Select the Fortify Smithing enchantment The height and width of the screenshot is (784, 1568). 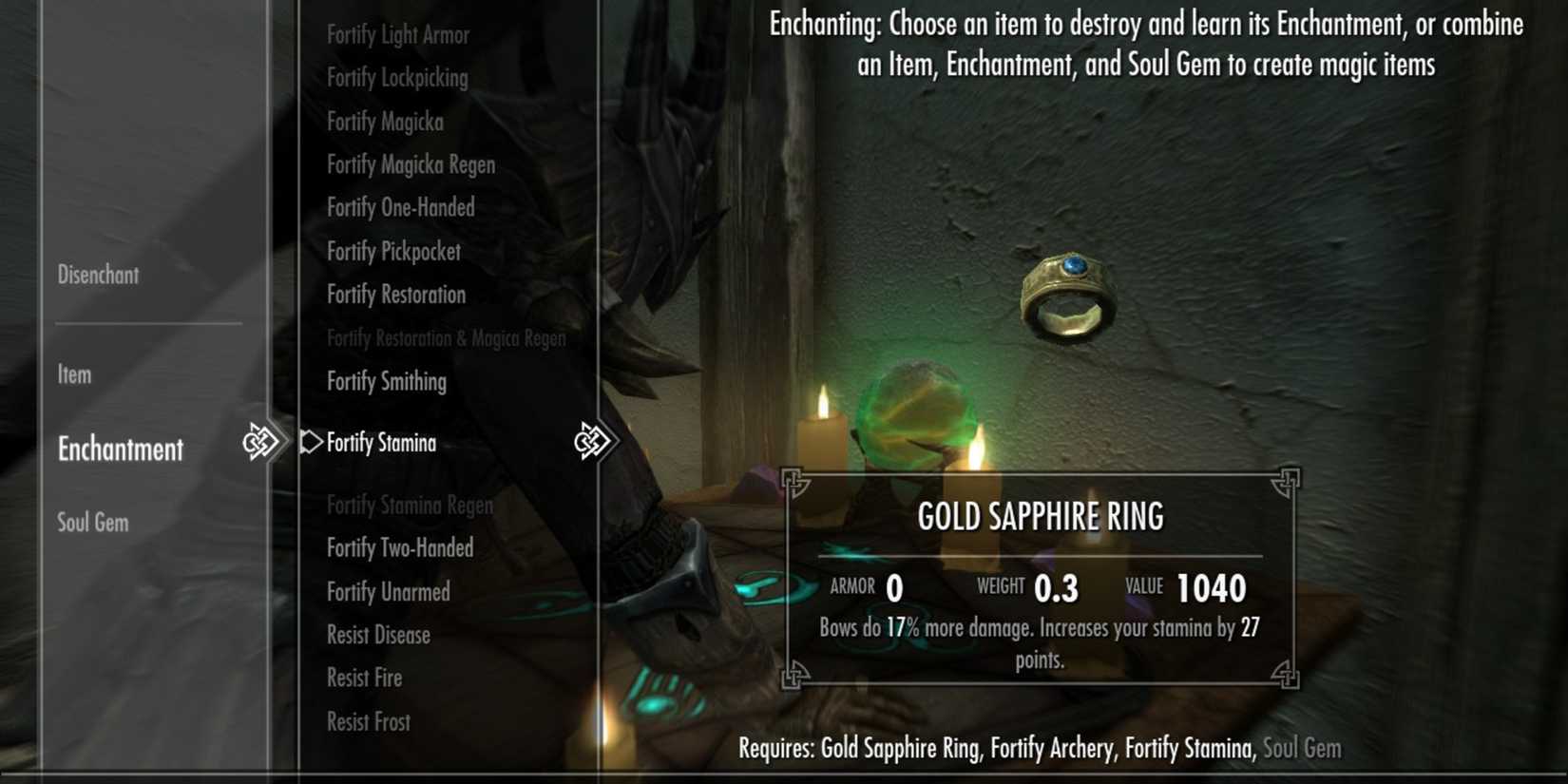coord(386,381)
